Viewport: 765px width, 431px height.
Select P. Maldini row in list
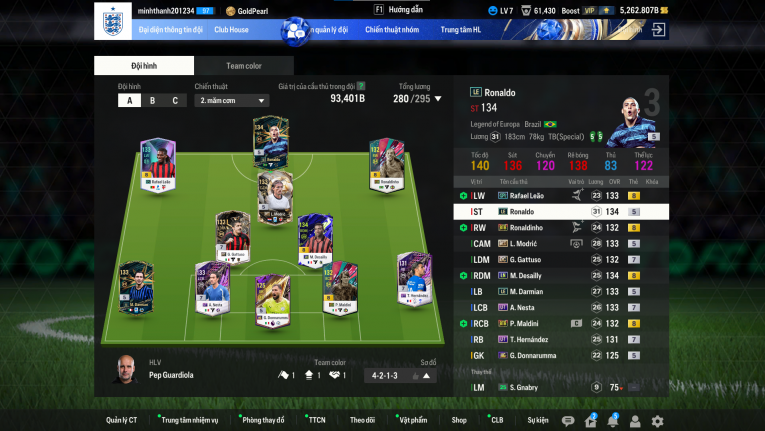pyautogui.click(x=560, y=323)
